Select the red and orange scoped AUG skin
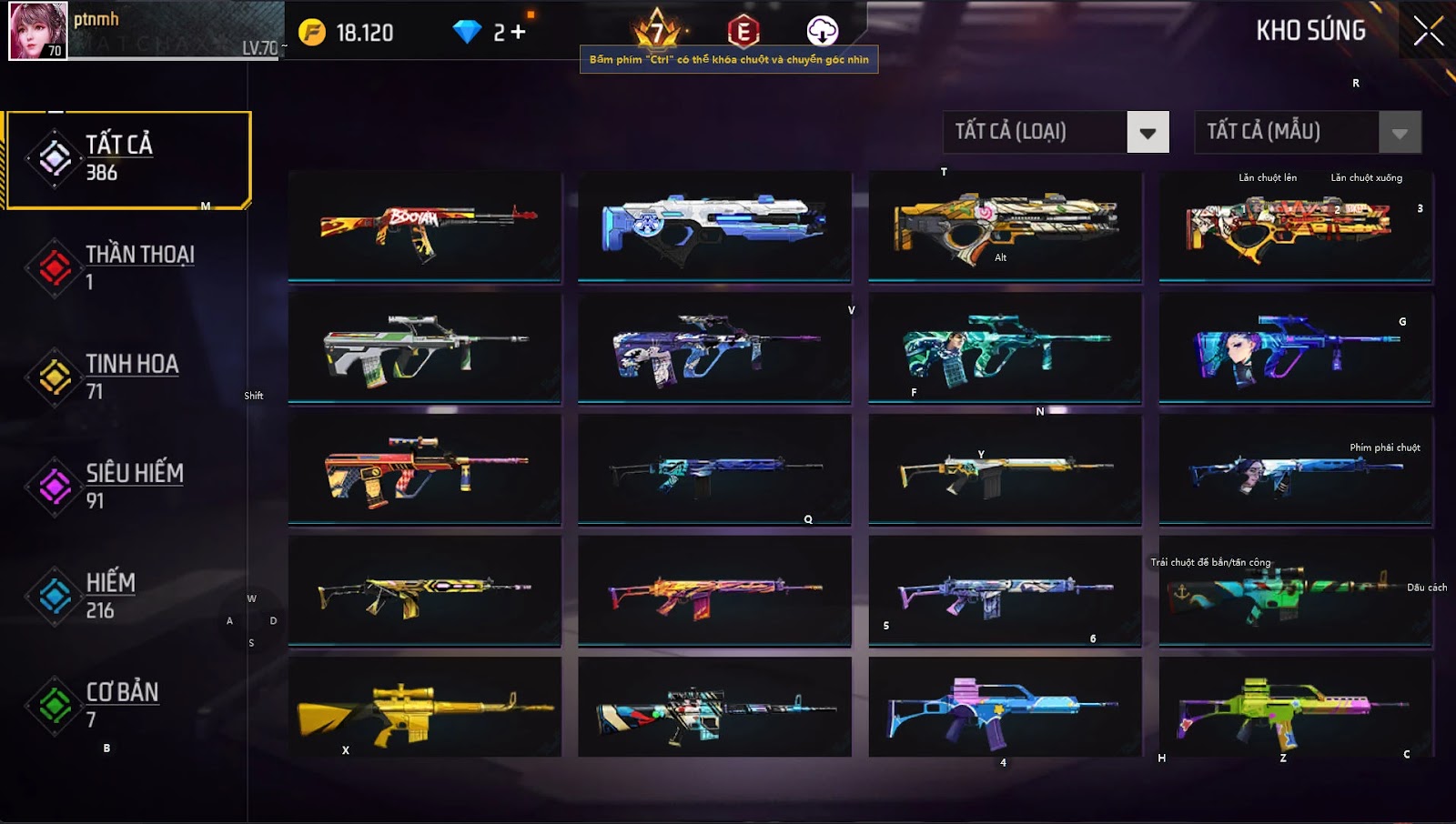The height and width of the screenshot is (824, 1456). 425,469
